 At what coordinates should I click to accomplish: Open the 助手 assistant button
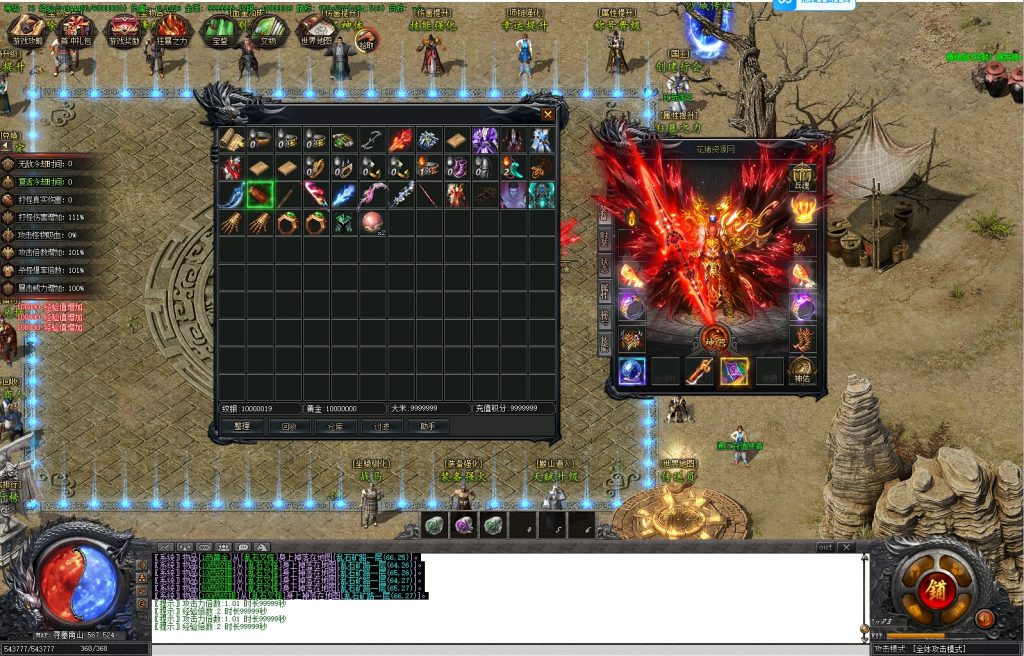[428, 426]
